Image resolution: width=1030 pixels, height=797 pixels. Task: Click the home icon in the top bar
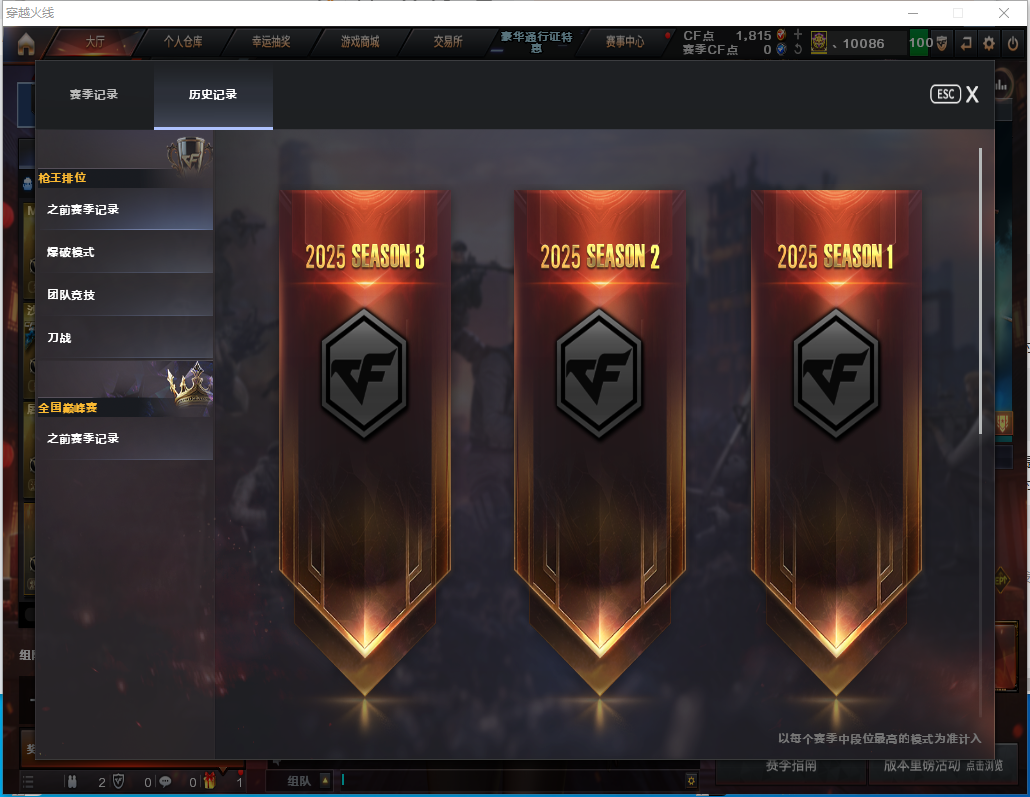(x=26, y=43)
